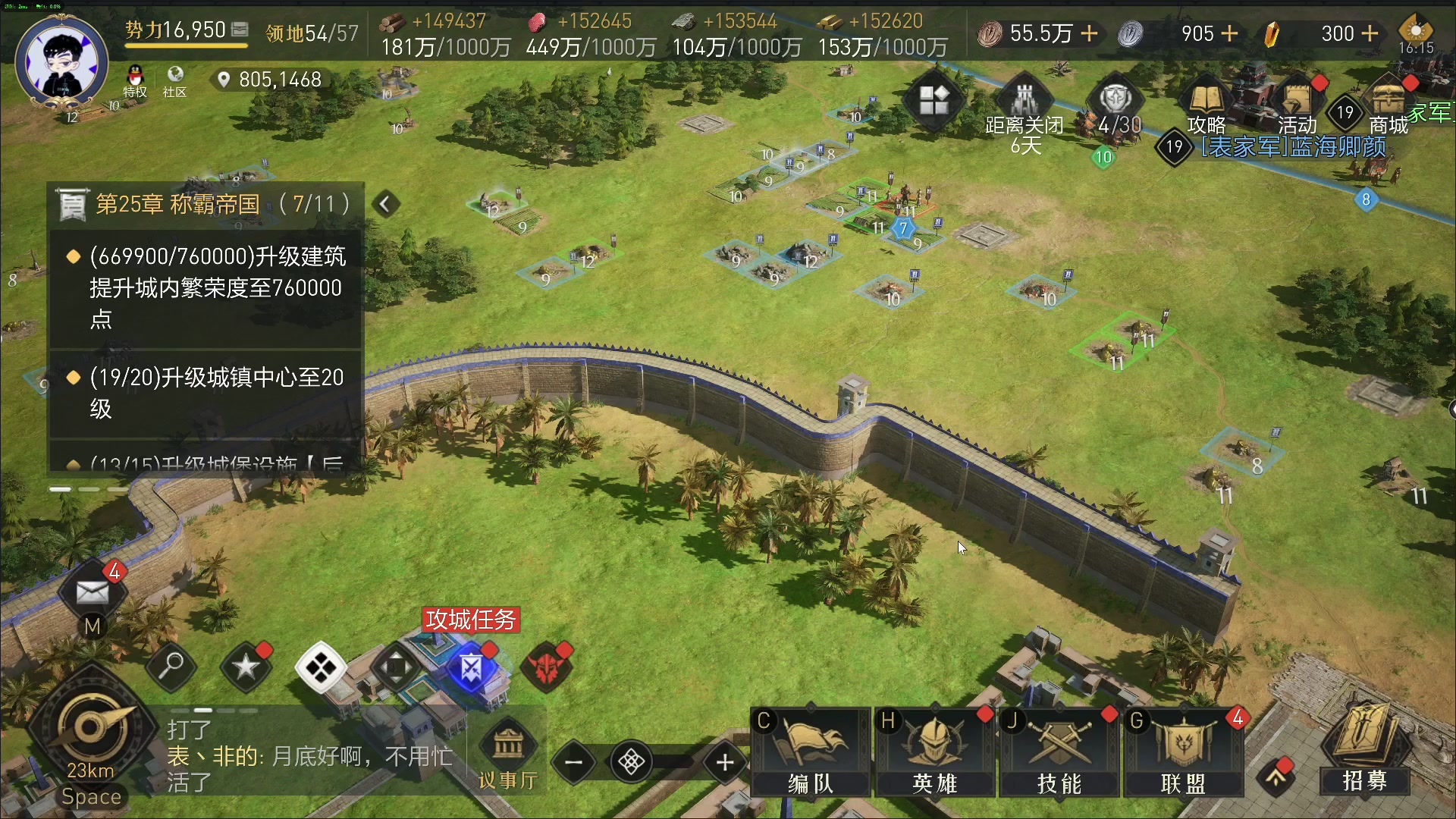Open the 编队 formation menu
Viewport: 1456px width, 819px height.
pos(810,751)
